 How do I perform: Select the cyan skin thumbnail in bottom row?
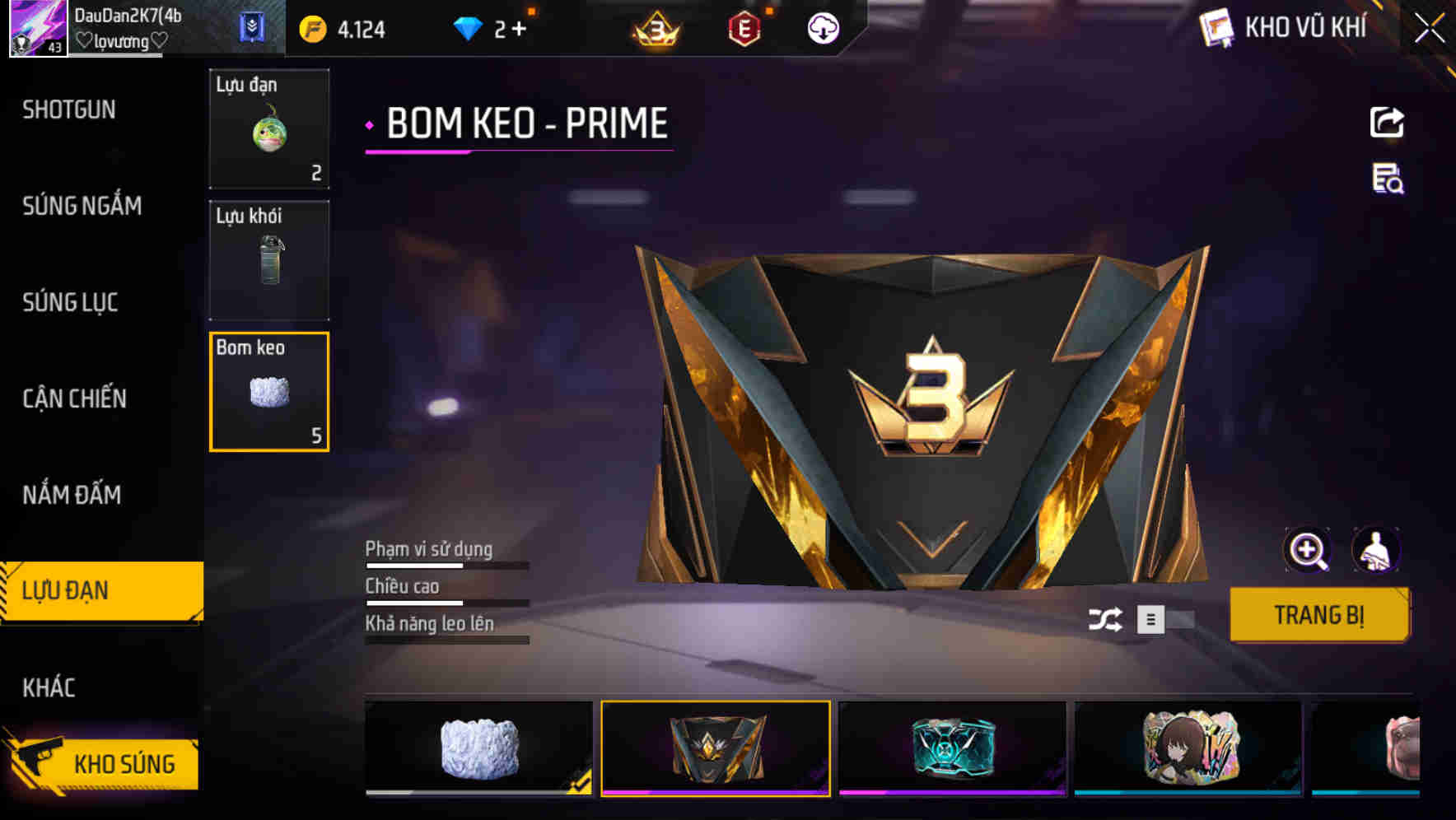(951, 748)
